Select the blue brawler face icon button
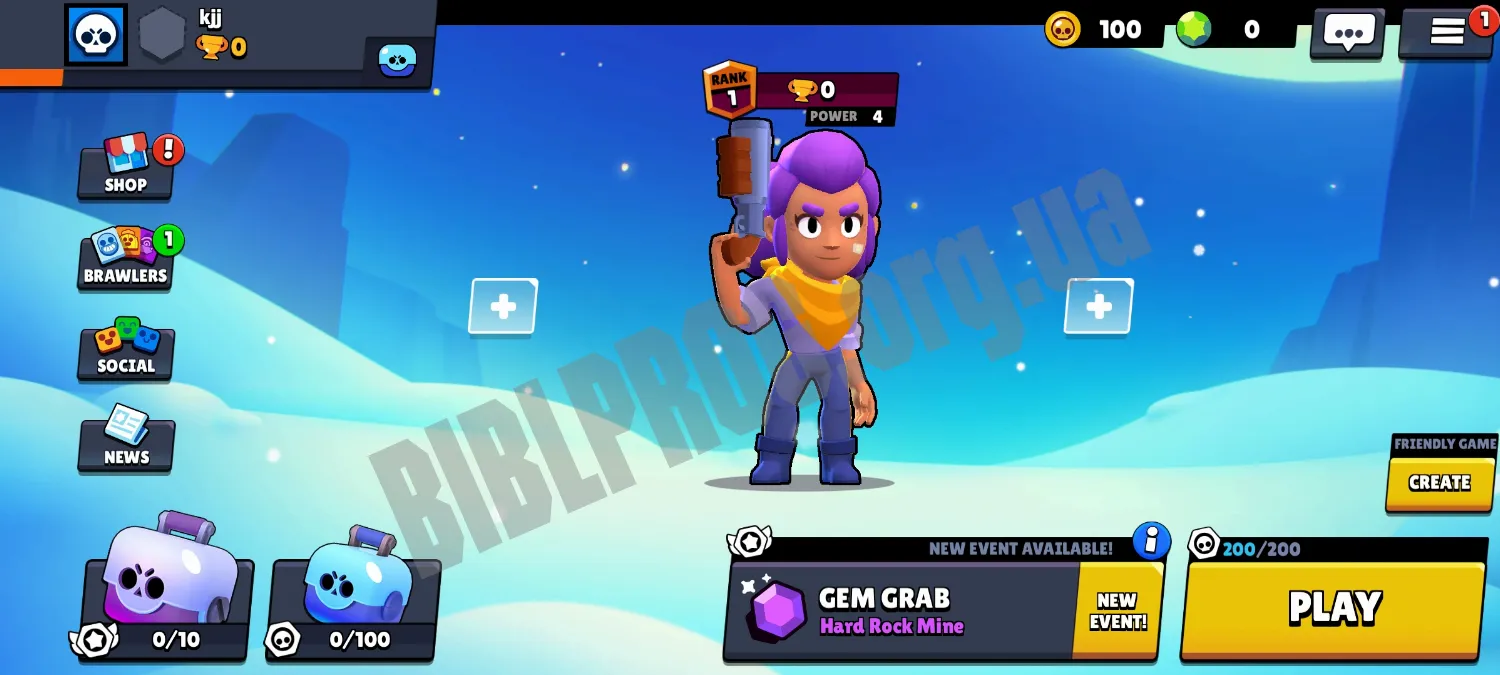This screenshot has height=675, width=1500. [397, 60]
